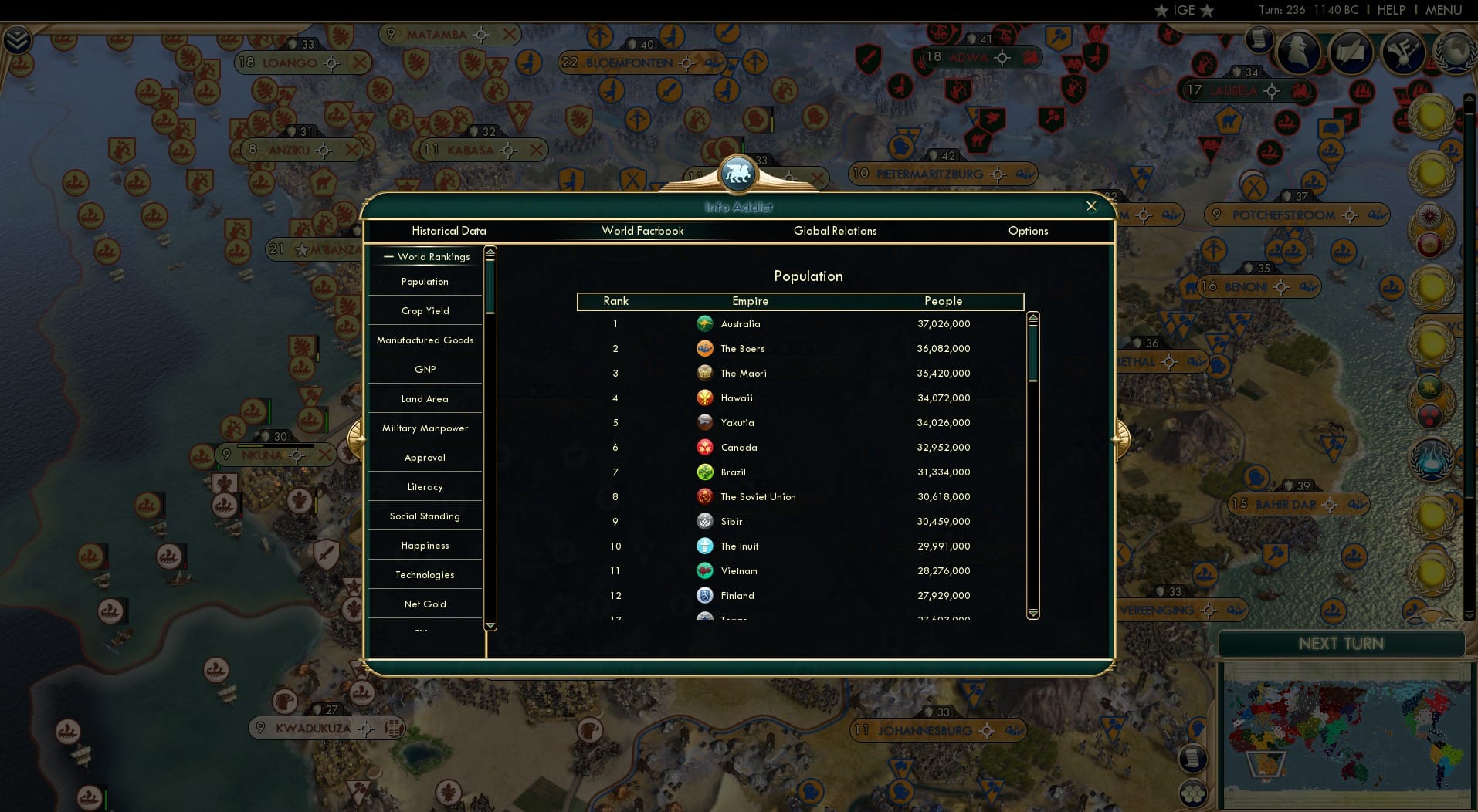Click Brazil's civilization icon in the rankings
The width and height of the screenshot is (1478, 812).
pyautogui.click(x=703, y=472)
